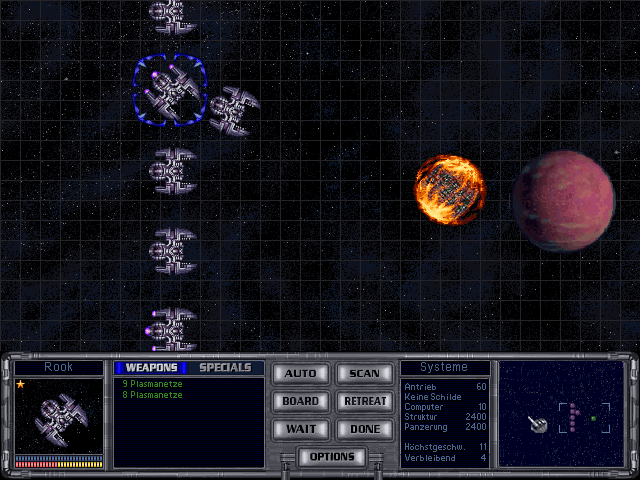End the ship's turn with Done
This screenshot has height=480, width=640.
364,429
